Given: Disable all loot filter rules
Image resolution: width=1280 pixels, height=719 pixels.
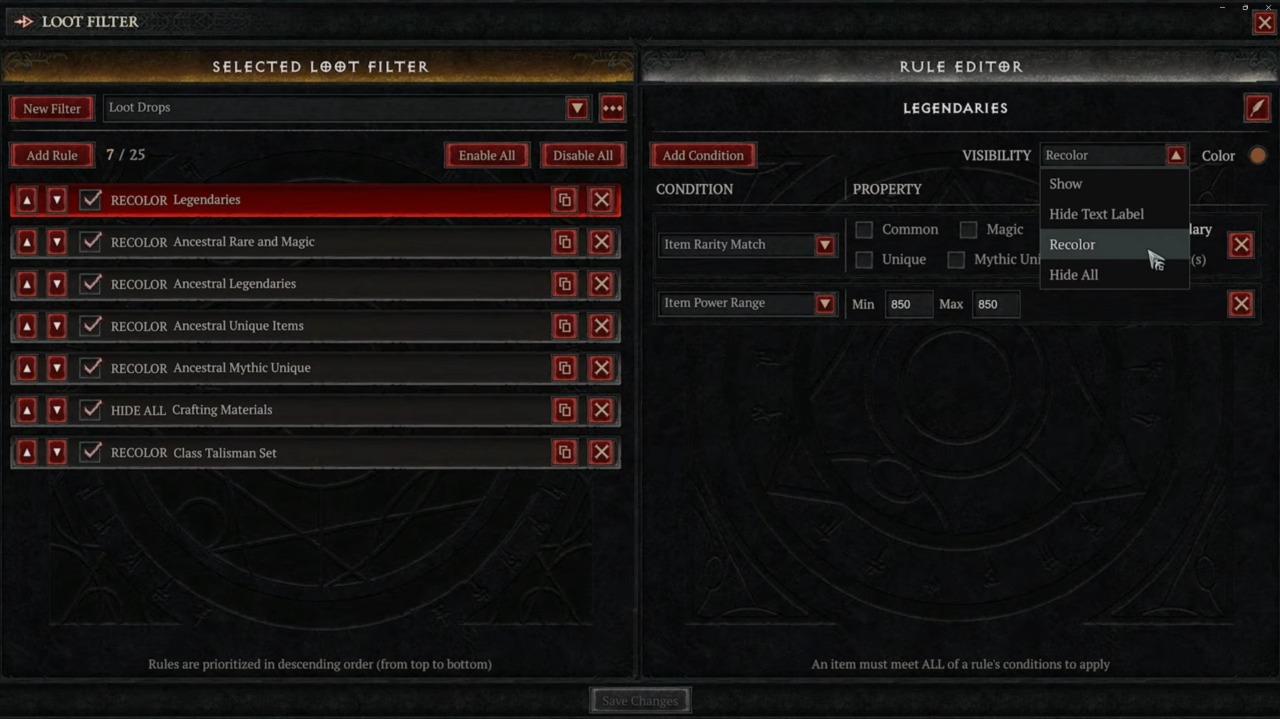Looking at the screenshot, I should tap(582, 155).
